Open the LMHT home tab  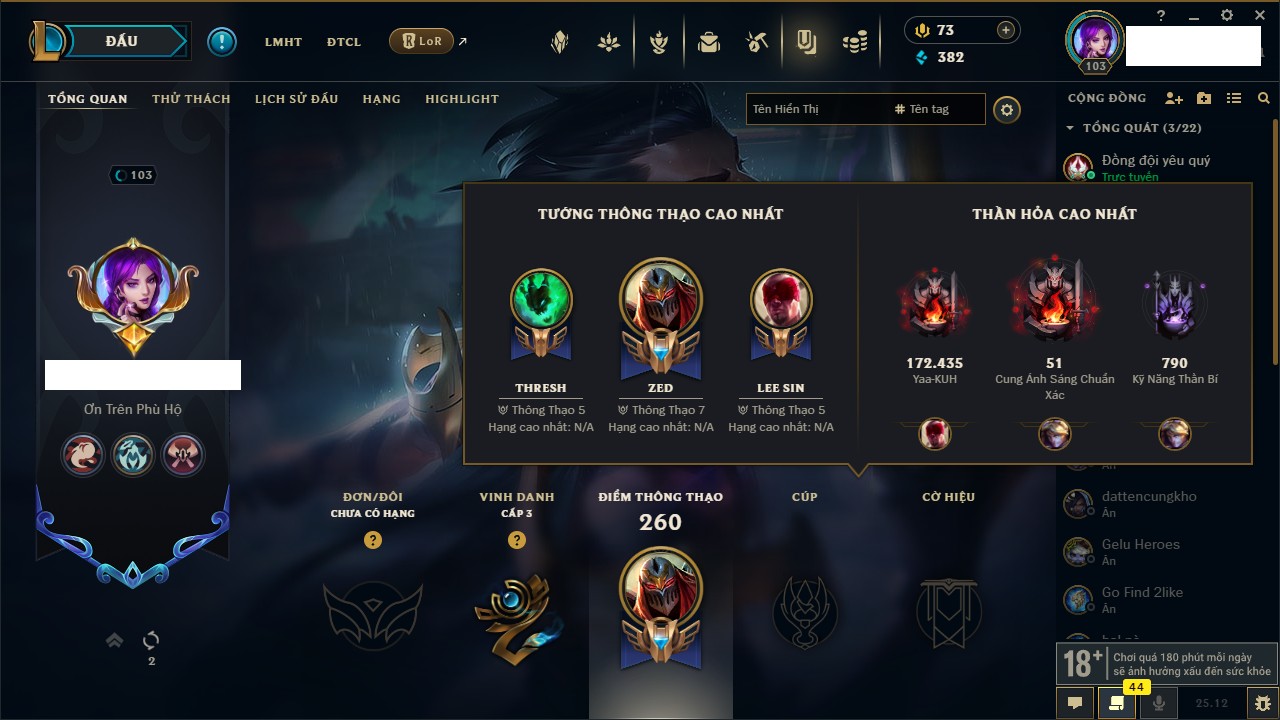(283, 42)
